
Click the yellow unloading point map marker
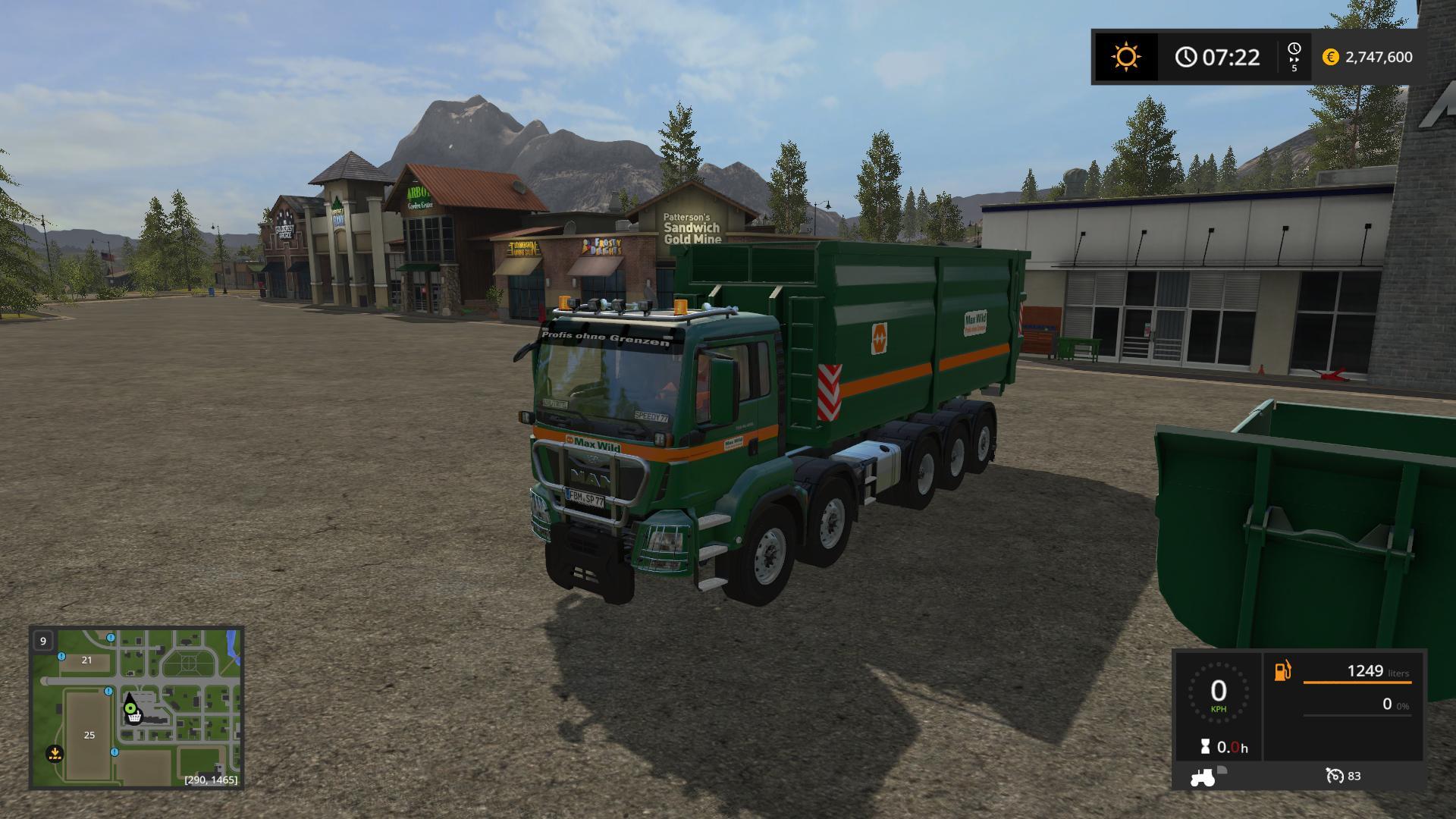click(x=54, y=754)
